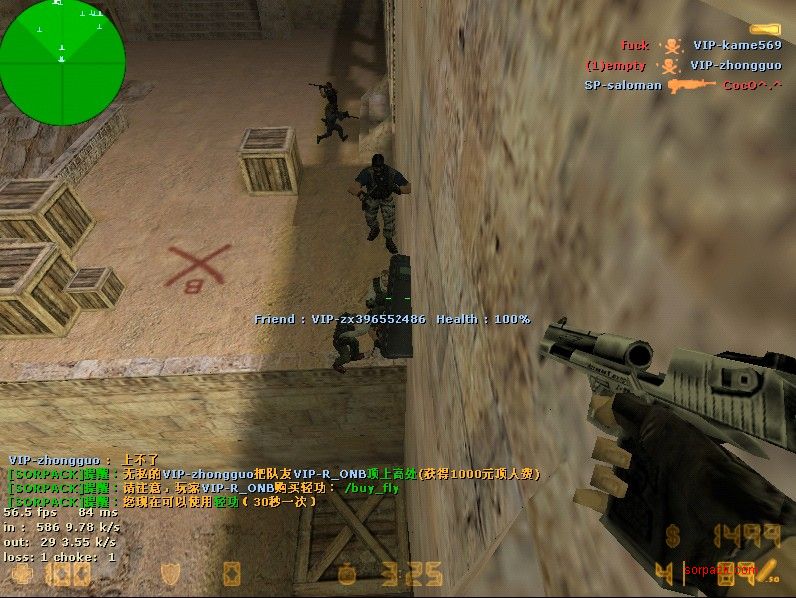Image resolution: width=796 pixels, height=598 pixels.
Task: Click the flashlight icon
Action: point(765,30)
